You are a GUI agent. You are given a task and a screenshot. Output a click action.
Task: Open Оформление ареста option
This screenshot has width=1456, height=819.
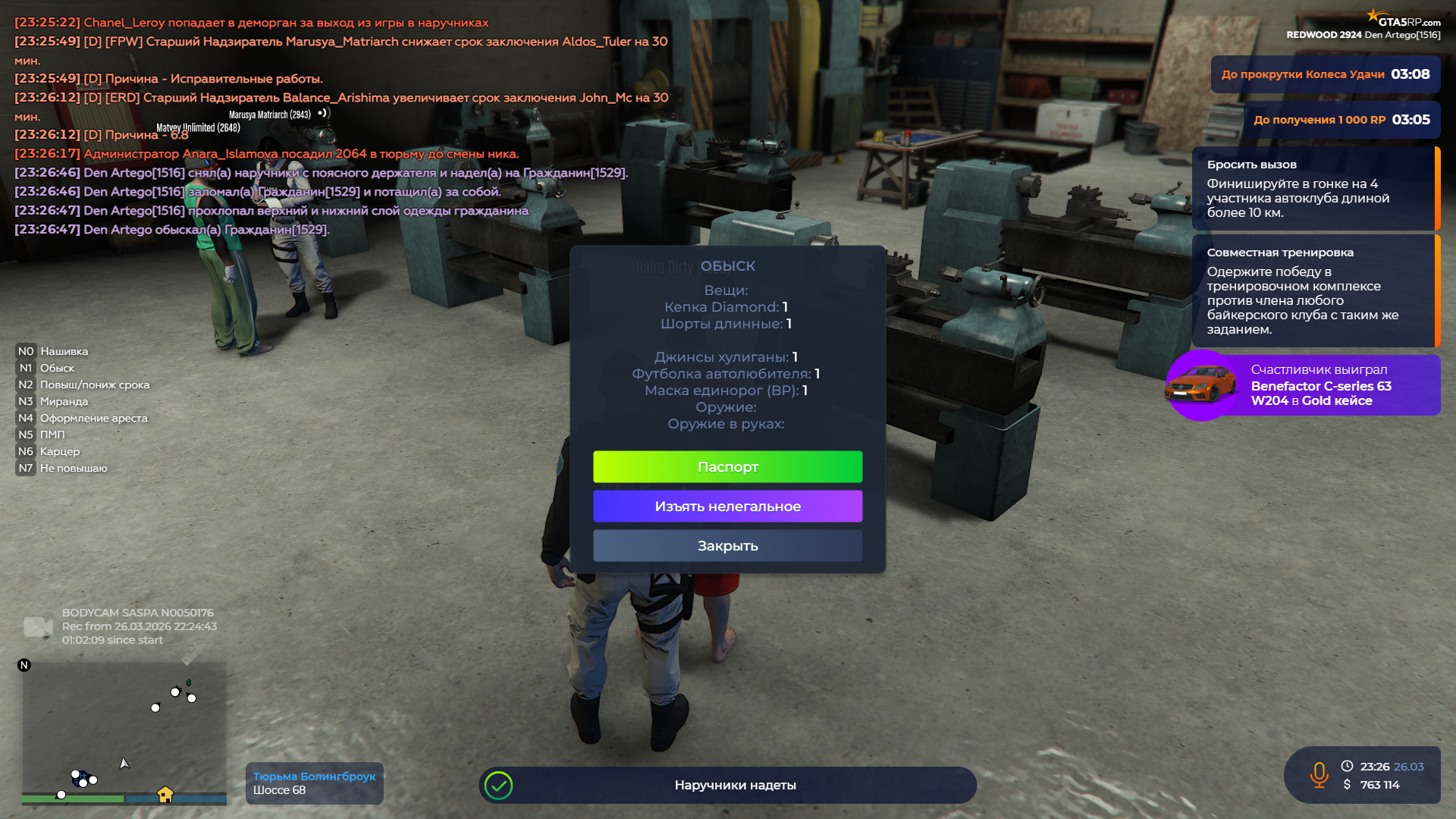tap(93, 418)
